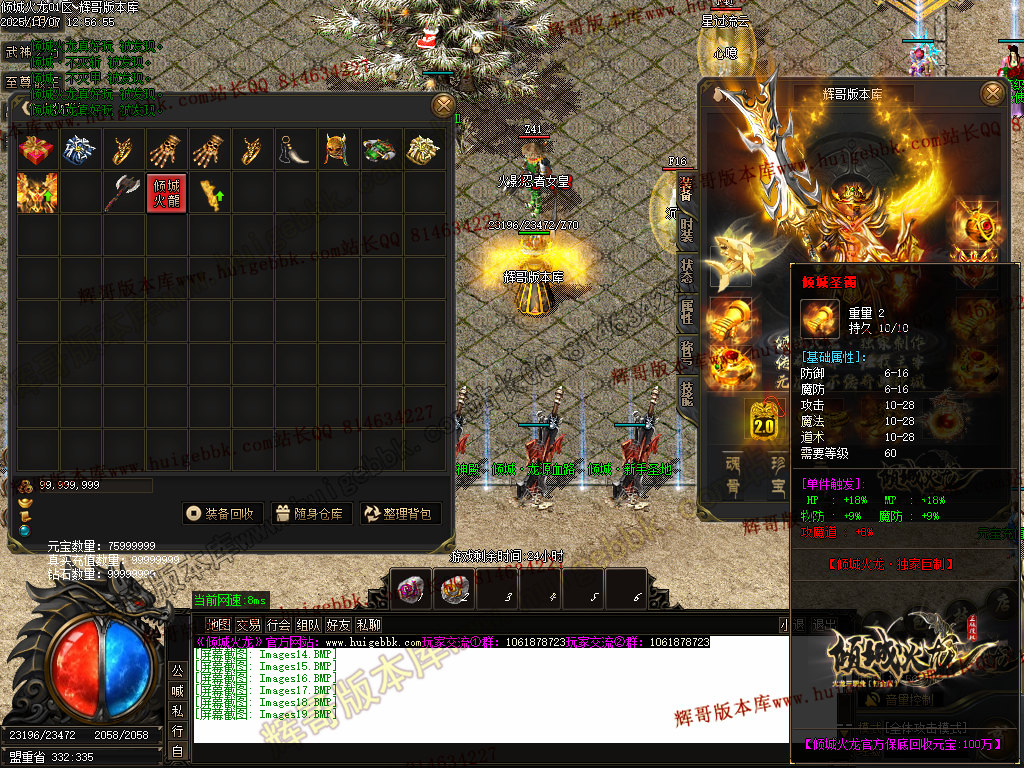The width and height of the screenshot is (1024, 768).
Task: Use the first hotbar potion slot
Action: (x=409, y=589)
